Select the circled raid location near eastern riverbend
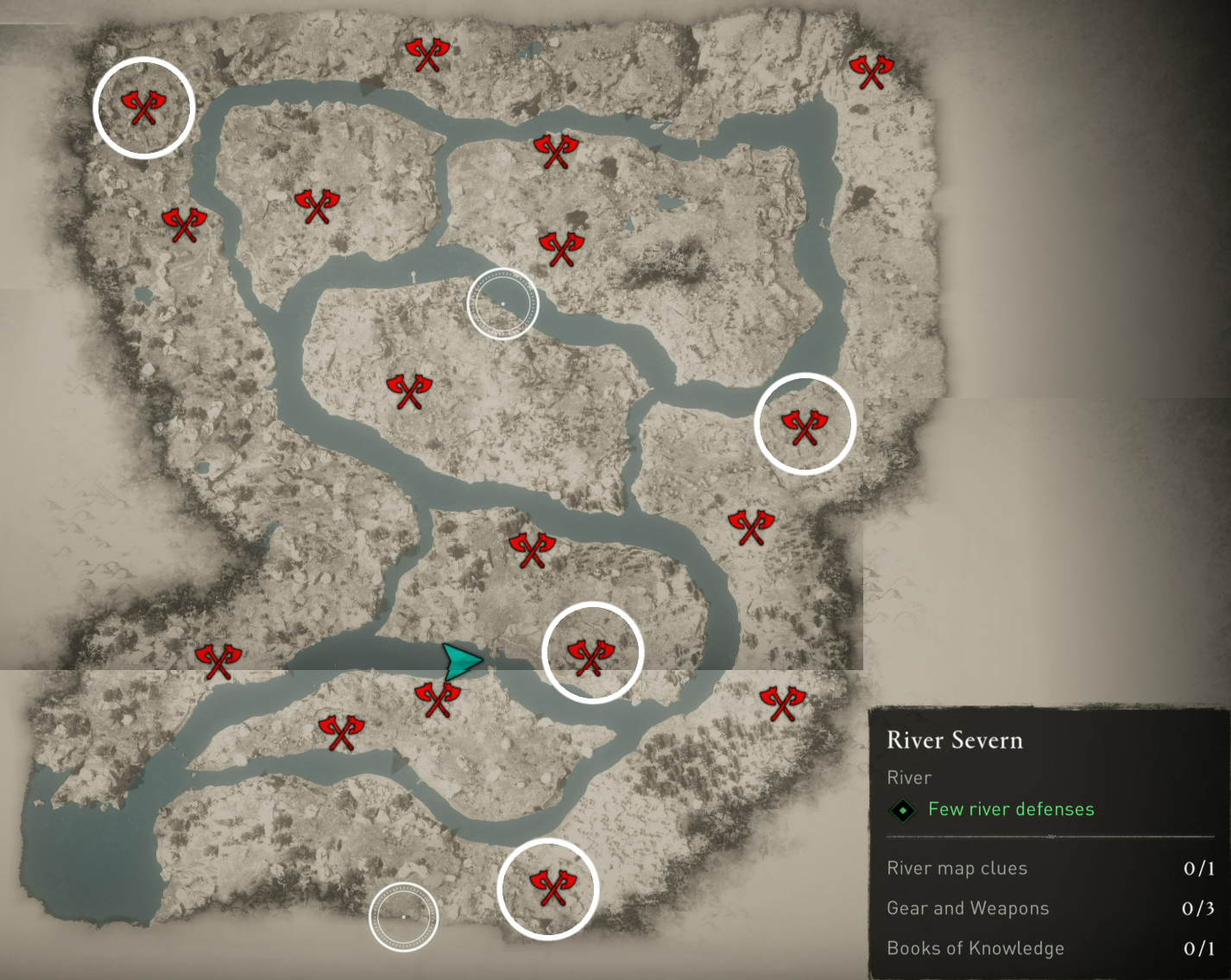The height and width of the screenshot is (980, 1231). coord(805,423)
